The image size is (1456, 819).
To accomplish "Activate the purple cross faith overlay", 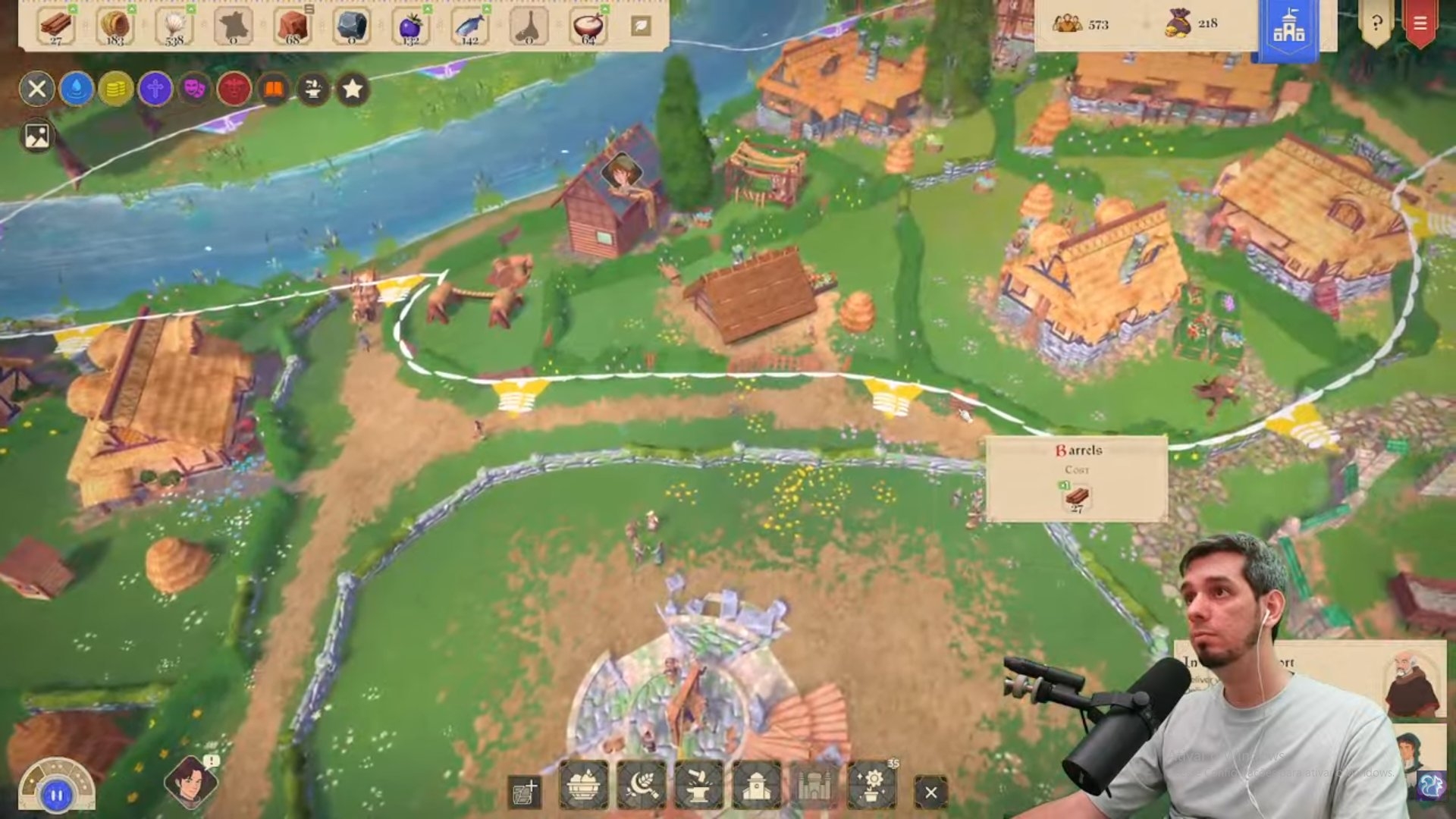I will point(155,89).
